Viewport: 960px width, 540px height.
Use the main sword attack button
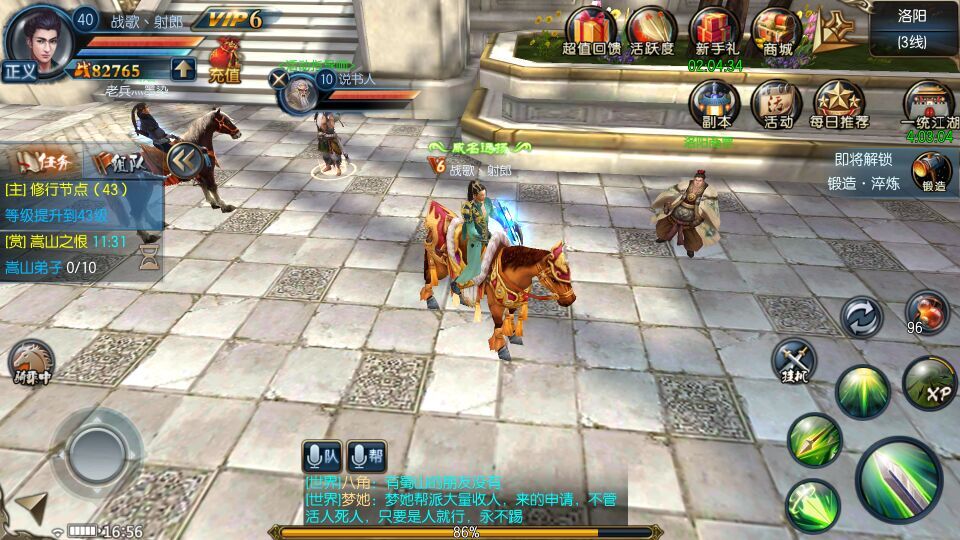tap(898, 479)
